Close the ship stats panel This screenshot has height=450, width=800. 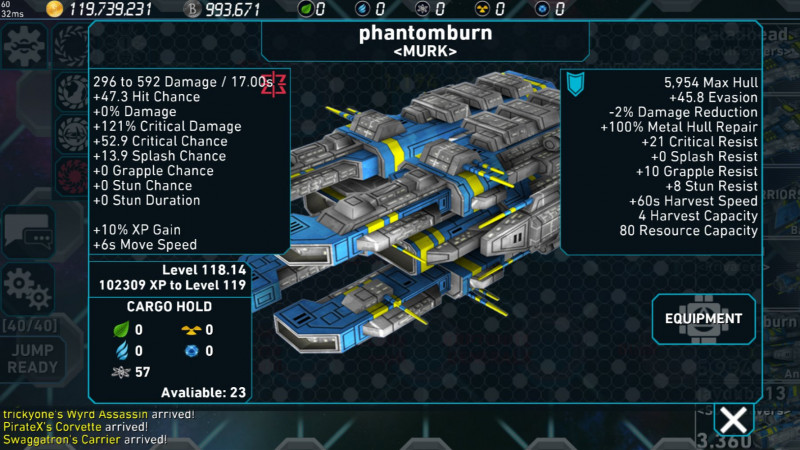coord(734,420)
